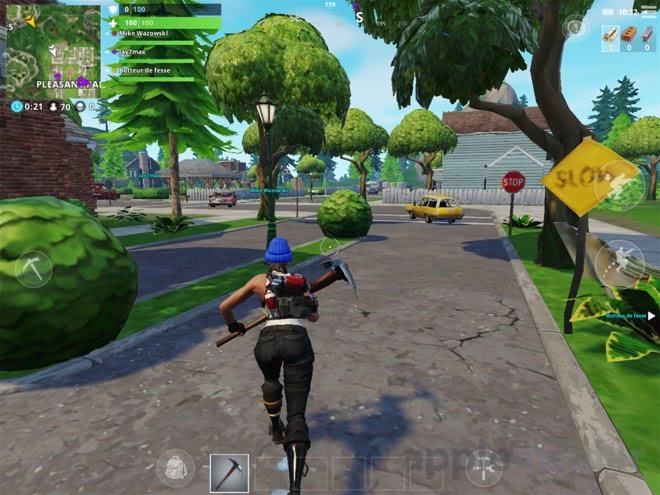Select the wood material icon
Image resolution: width=660 pixels, height=495 pixels.
(x=608, y=37)
